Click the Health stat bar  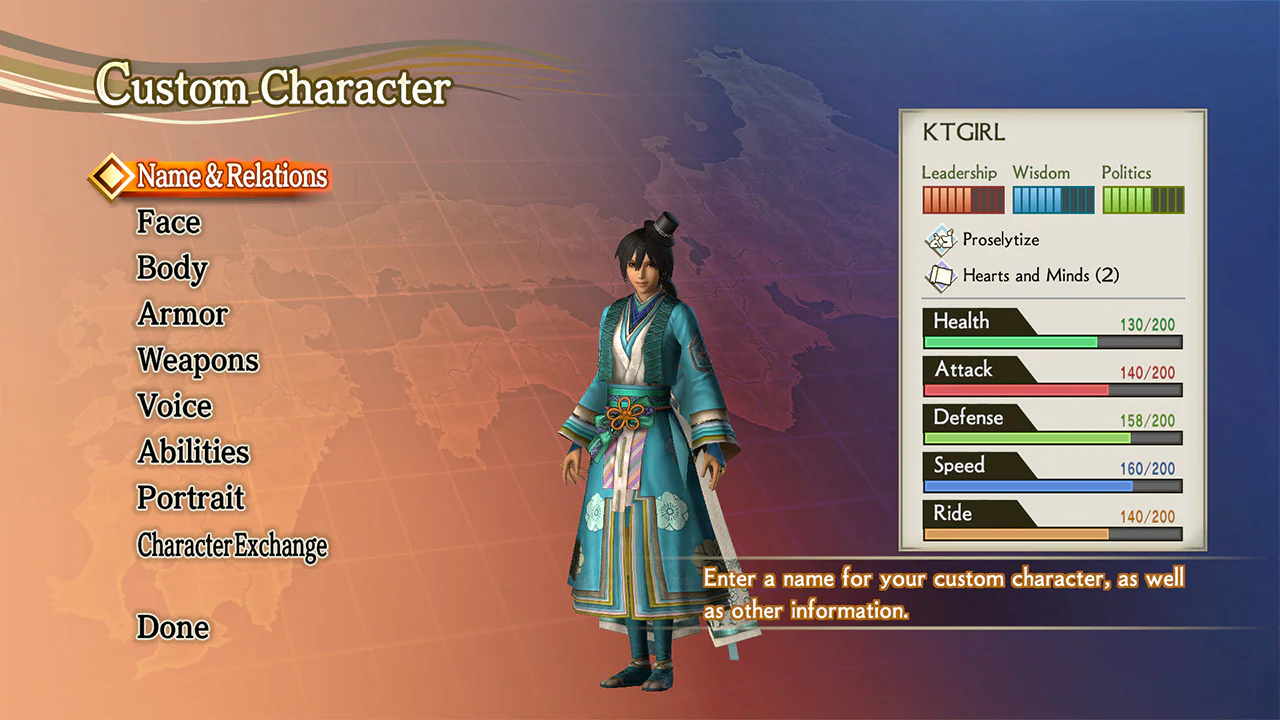[1050, 330]
